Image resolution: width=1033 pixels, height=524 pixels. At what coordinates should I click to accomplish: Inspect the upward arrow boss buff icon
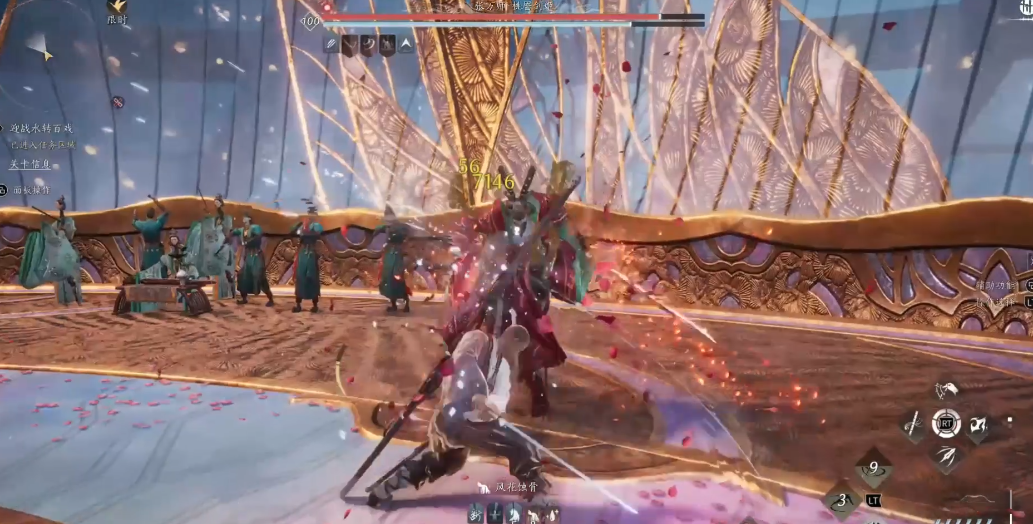pos(406,44)
